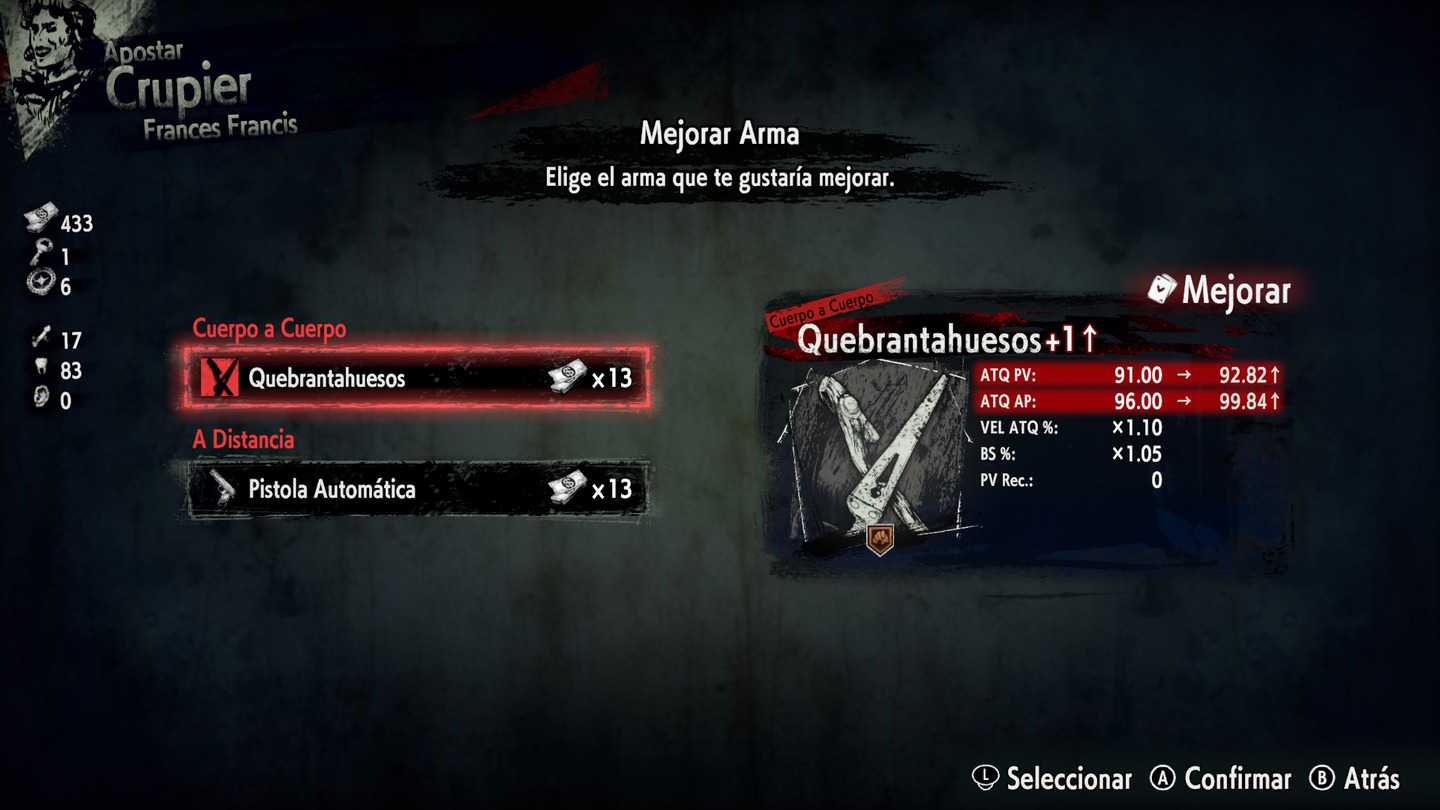Click the crossed shears icon beside Quebrantahuesos
The width and height of the screenshot is (1440, 810).
click(x=219, y=379)
